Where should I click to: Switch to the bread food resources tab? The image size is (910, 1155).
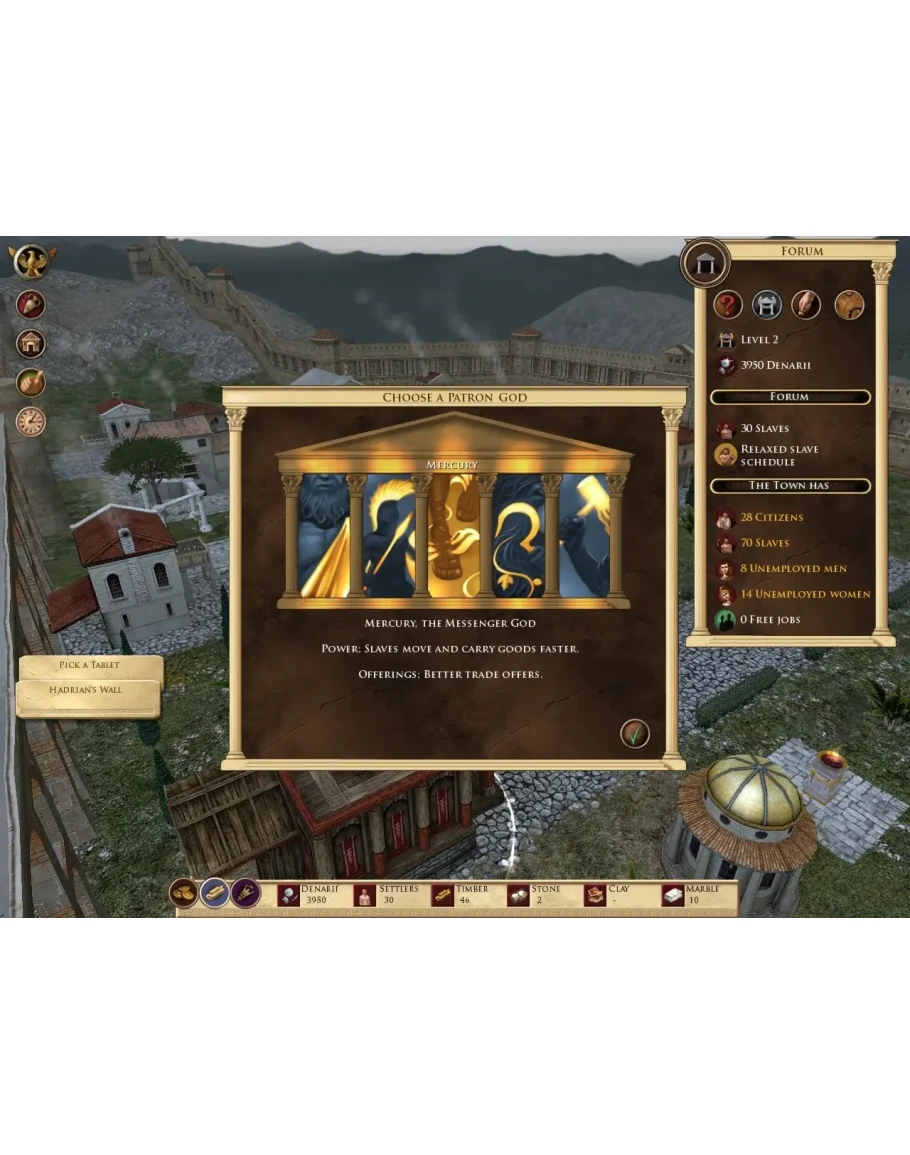[x=183, y=892]
